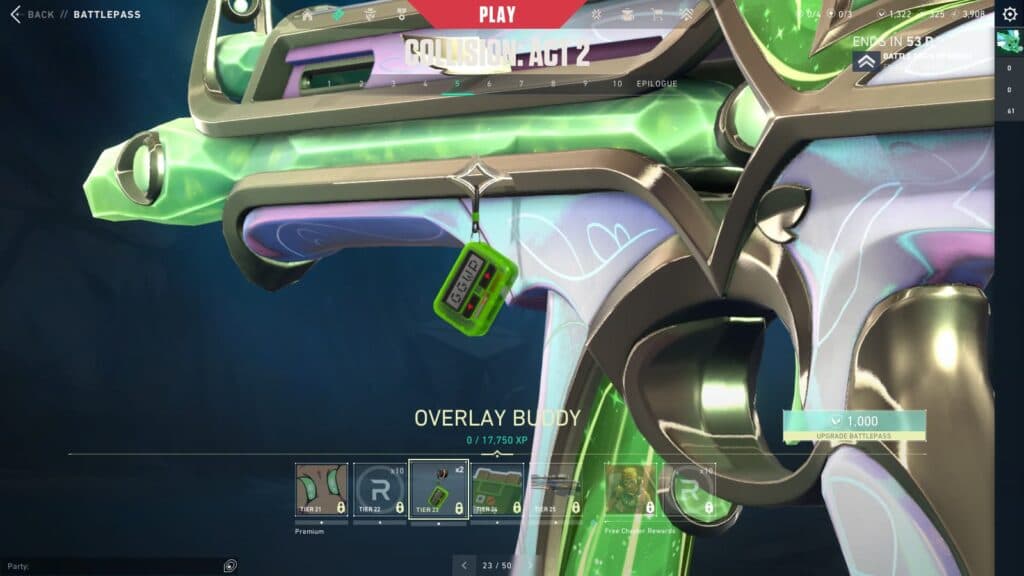Select the Tier 25 weapon skin reward

(x=555, y=489)
